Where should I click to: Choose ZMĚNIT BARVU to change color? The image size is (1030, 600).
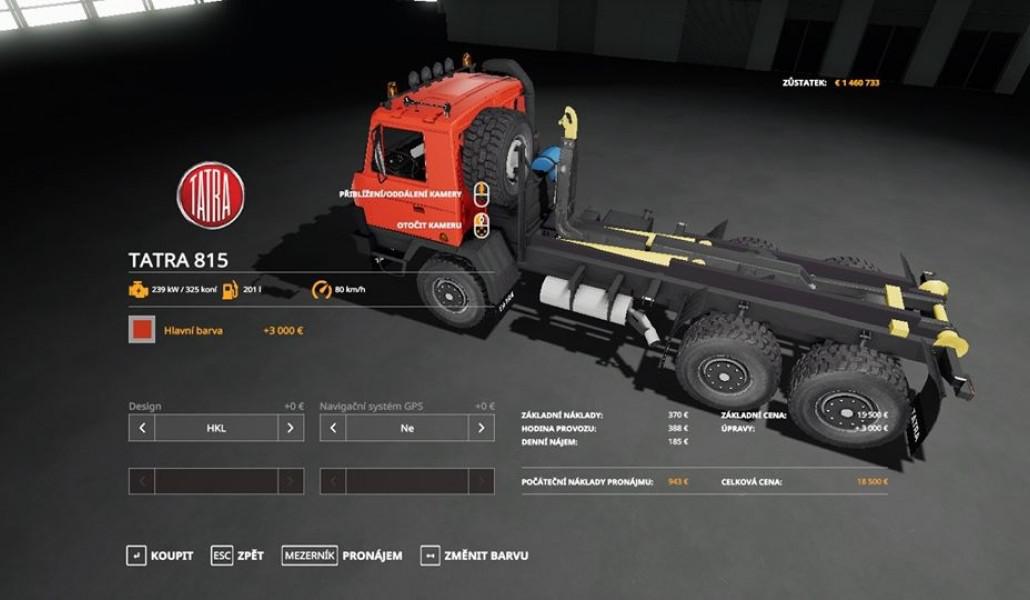pyautogui.click(x=474, y=555)
